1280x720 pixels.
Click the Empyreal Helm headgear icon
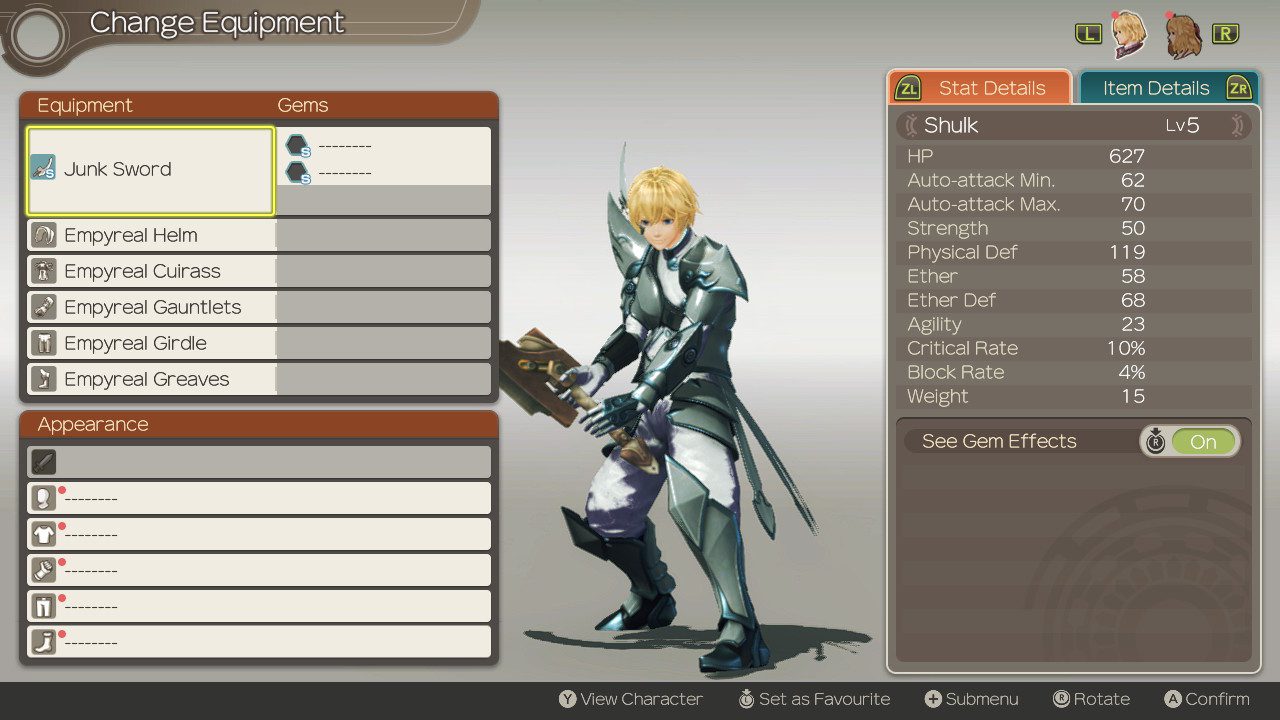41,235
